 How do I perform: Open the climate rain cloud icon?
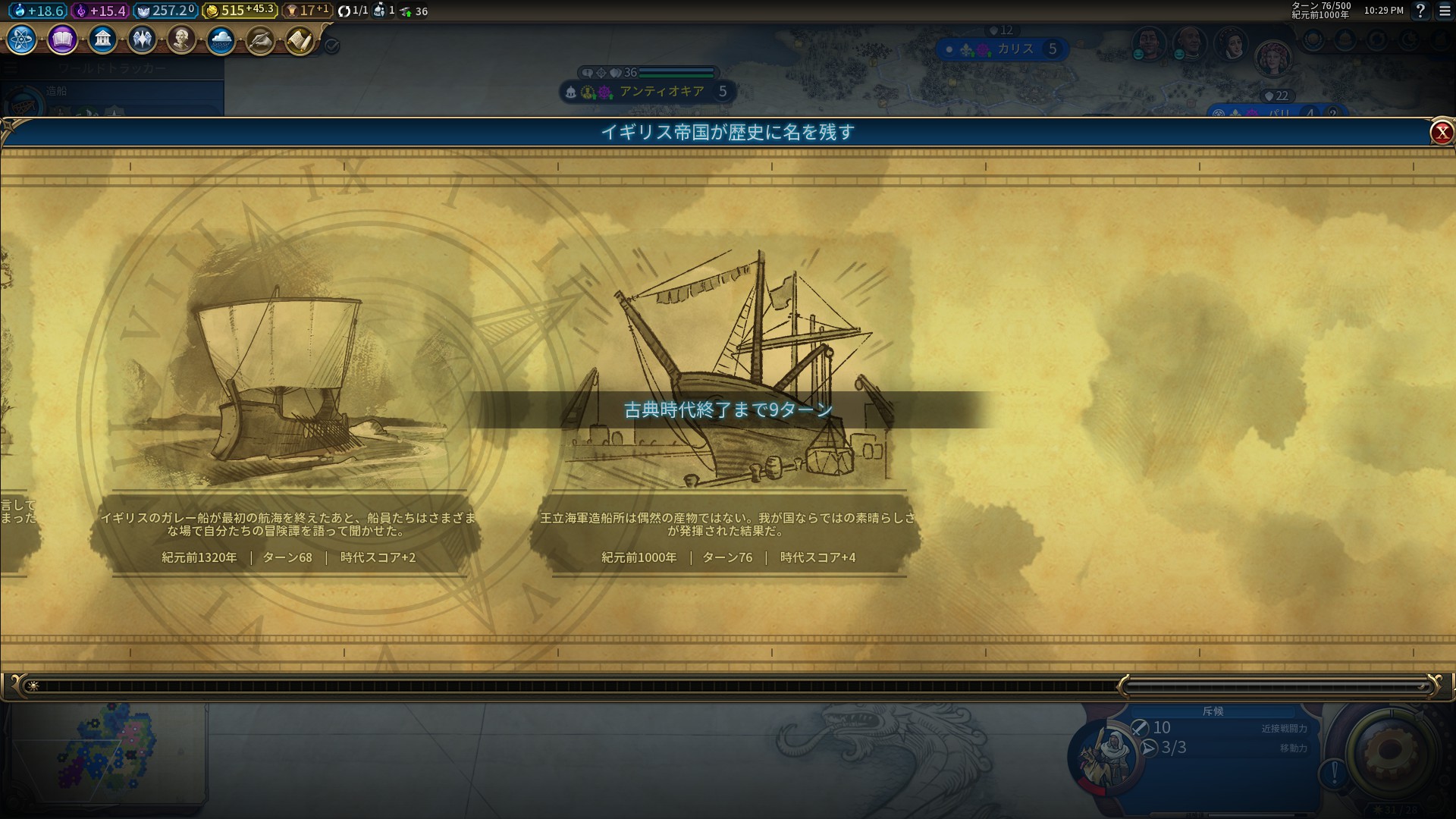[221, 39]
